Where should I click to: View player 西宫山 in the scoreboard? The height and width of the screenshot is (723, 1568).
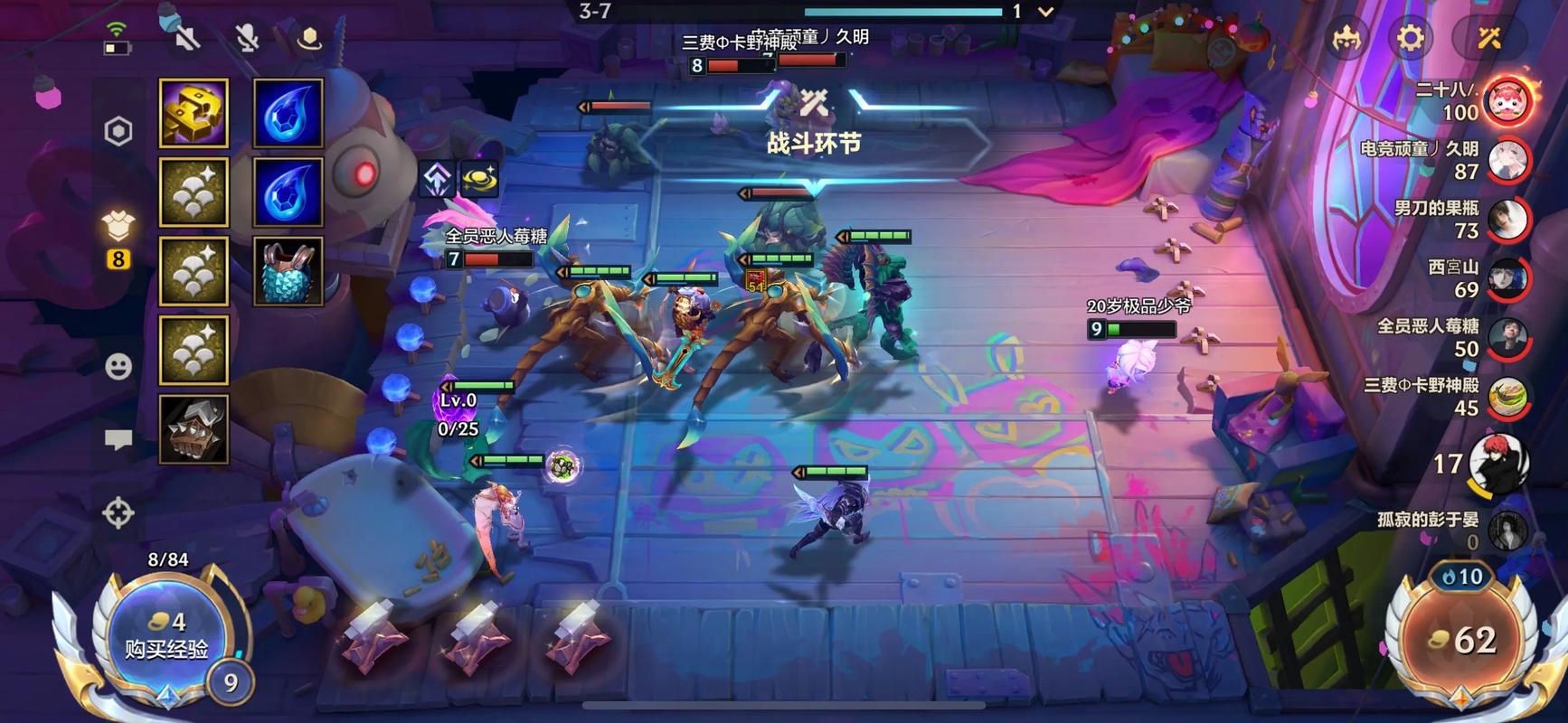pos(1507,278)
